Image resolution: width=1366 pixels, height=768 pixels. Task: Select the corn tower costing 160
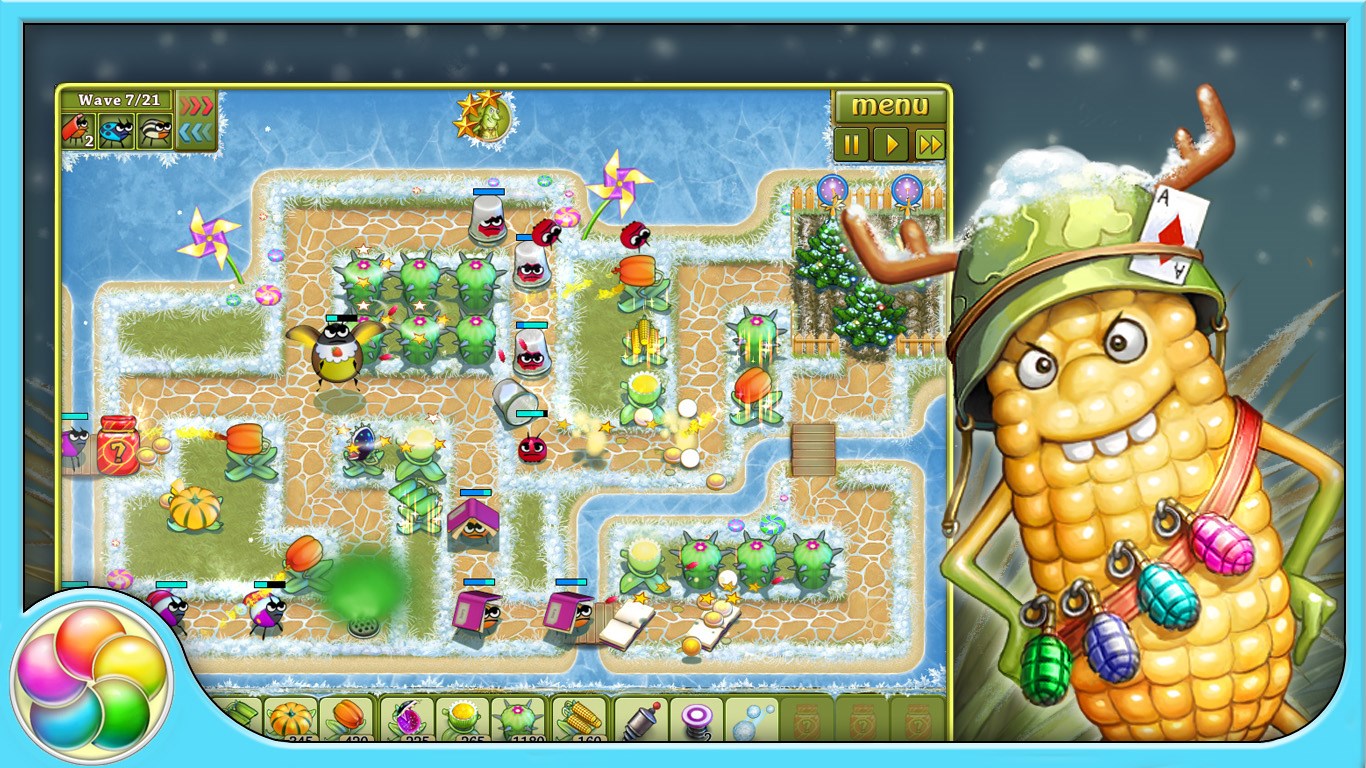point(578,718)
